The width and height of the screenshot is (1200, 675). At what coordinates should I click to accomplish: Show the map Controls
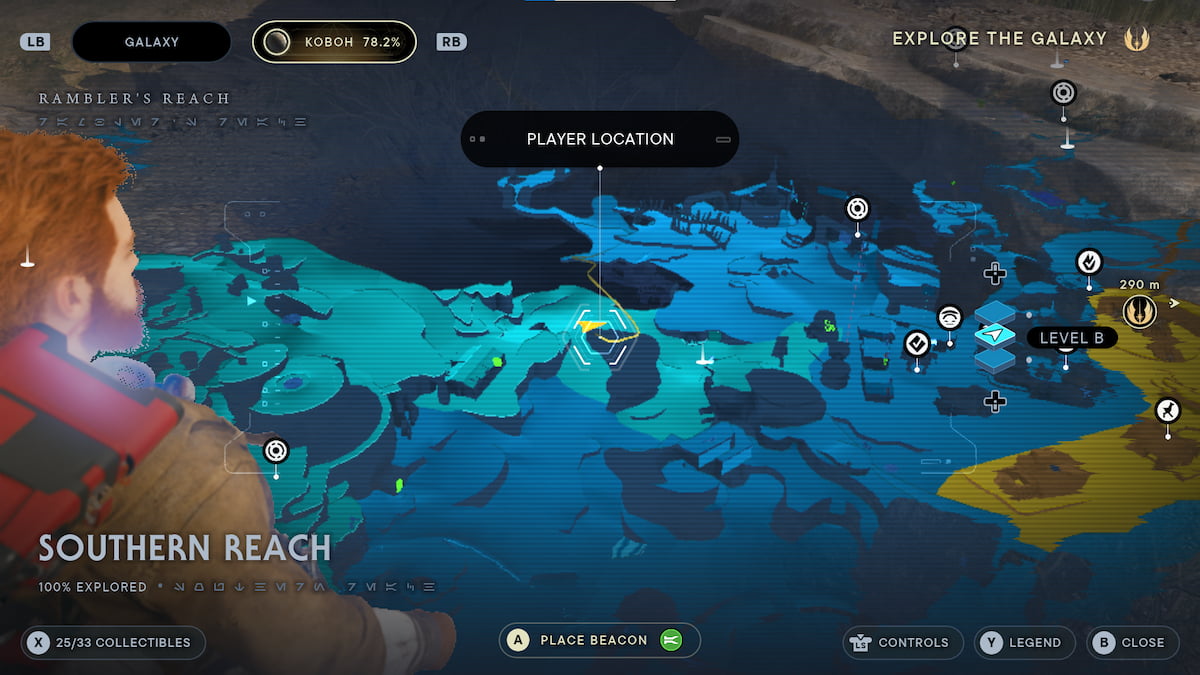tap(903, 643)
